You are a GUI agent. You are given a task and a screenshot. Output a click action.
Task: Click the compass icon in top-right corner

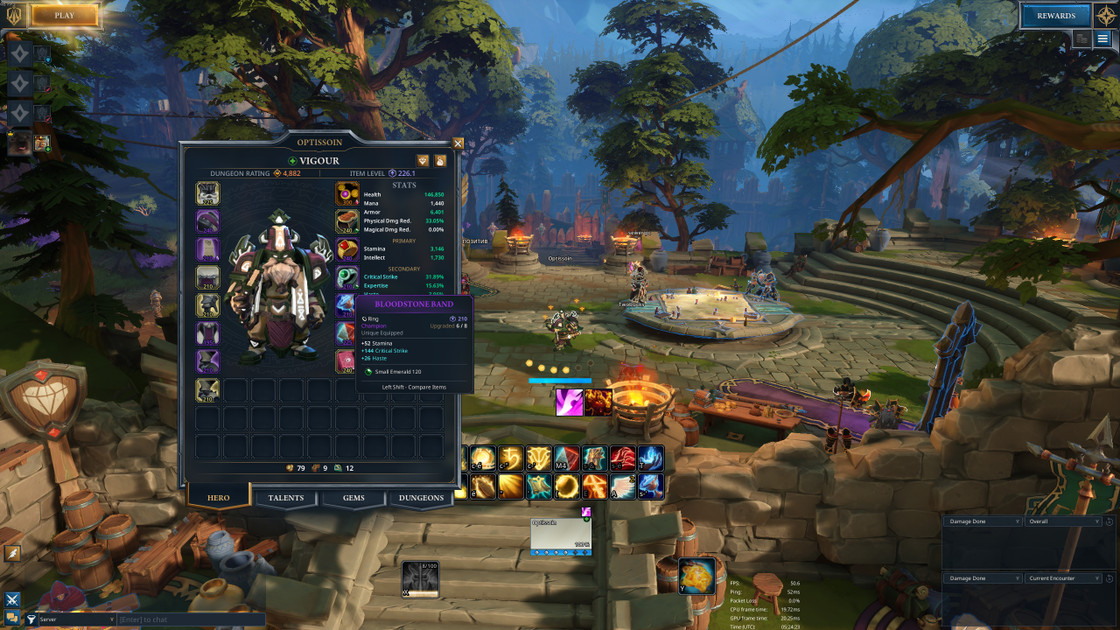click(1105, 15)
